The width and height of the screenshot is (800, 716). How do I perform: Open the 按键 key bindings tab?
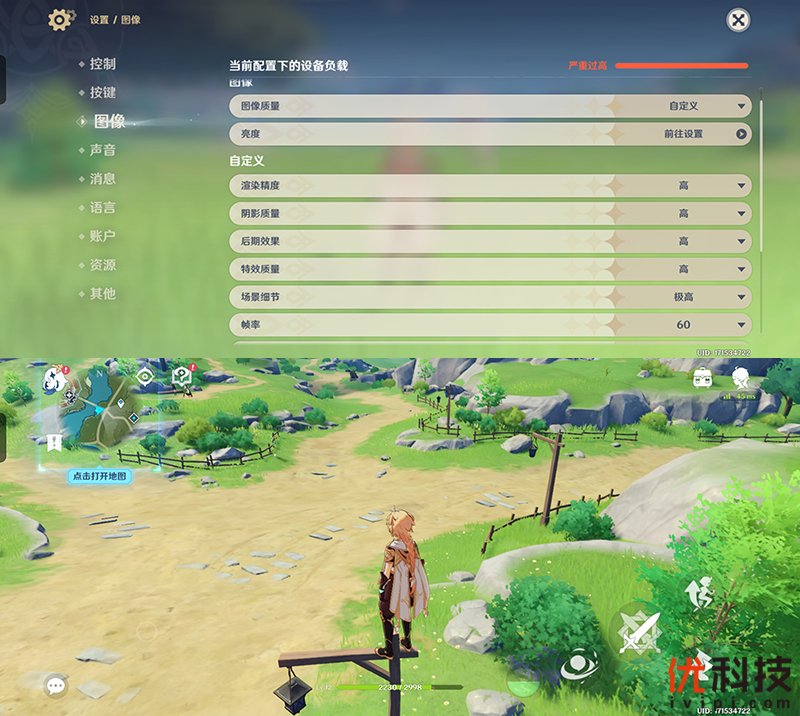tap(102, 93)
